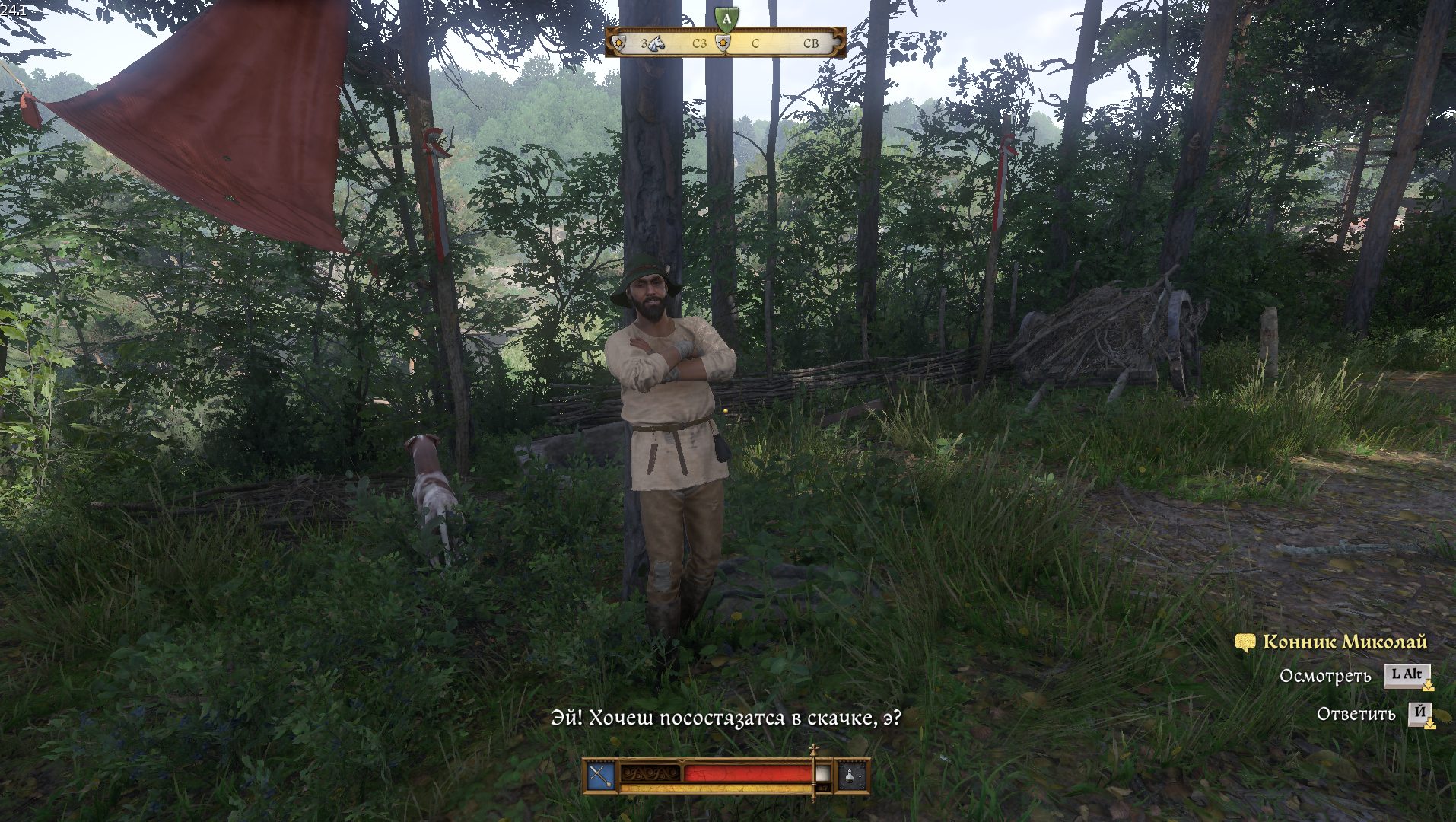This screenshot has width=1456, height=822.
Task: Select the potion flask slot icon
Action: click(851, 776)
